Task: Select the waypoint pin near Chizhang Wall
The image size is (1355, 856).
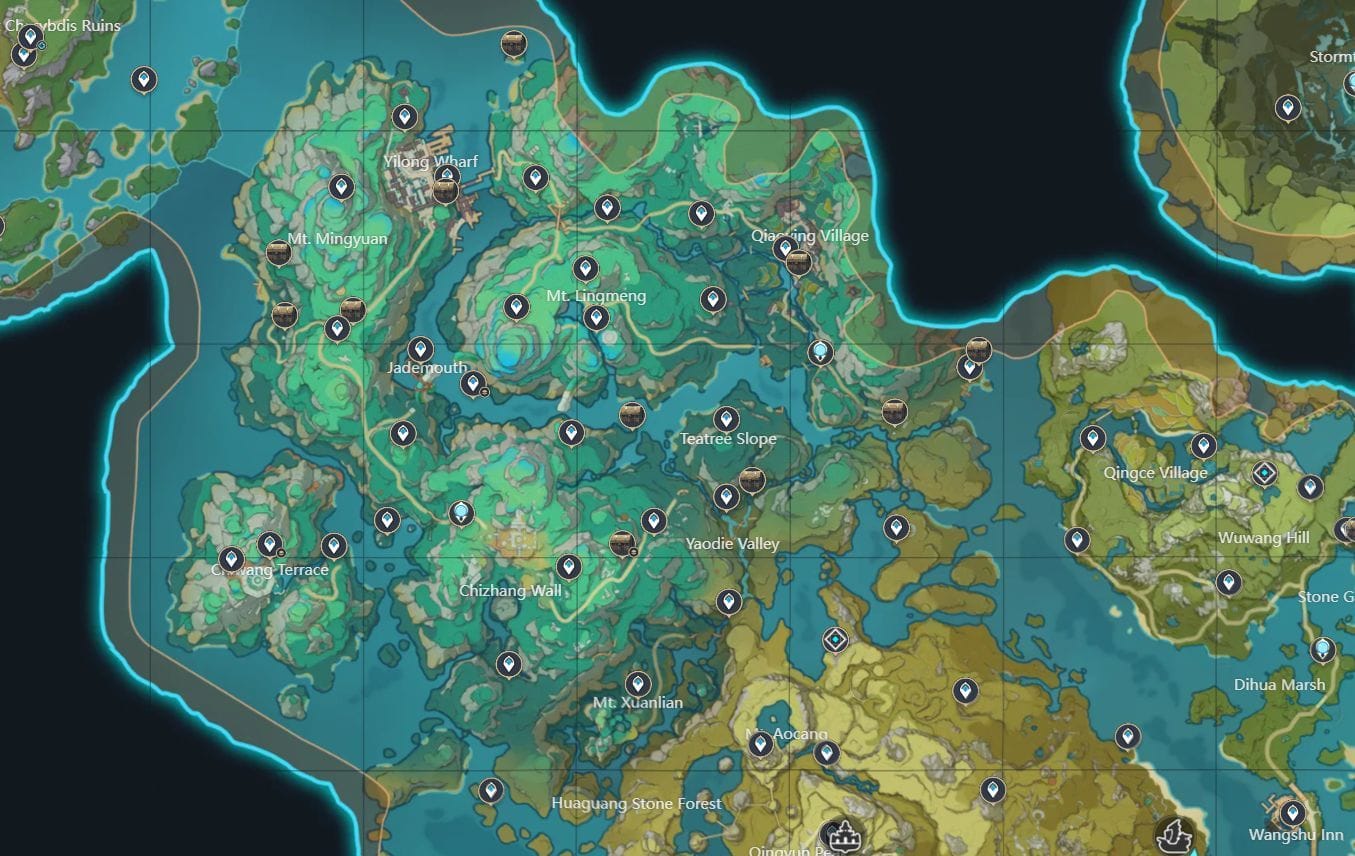Action: pyautogui.click(x=570, y=565)
